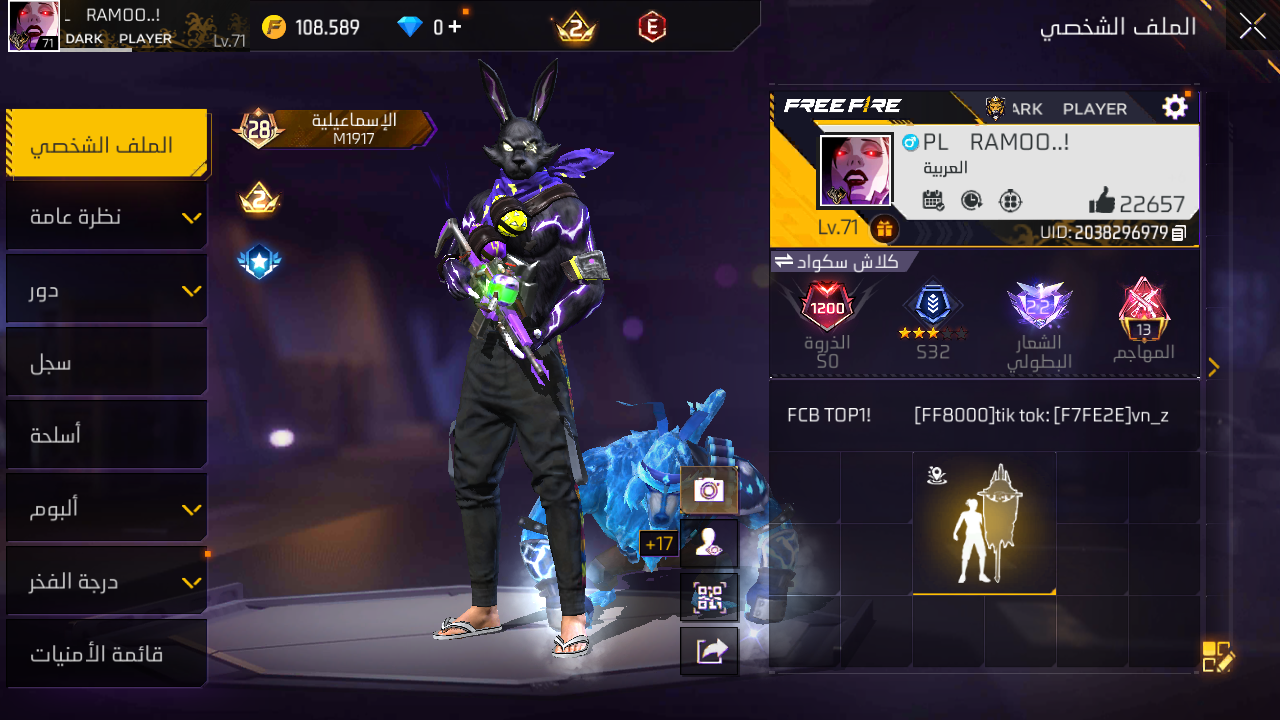Like the profile with the thumbs-up
Viewport: 1280px width, 720px height.
point(1102,202)
